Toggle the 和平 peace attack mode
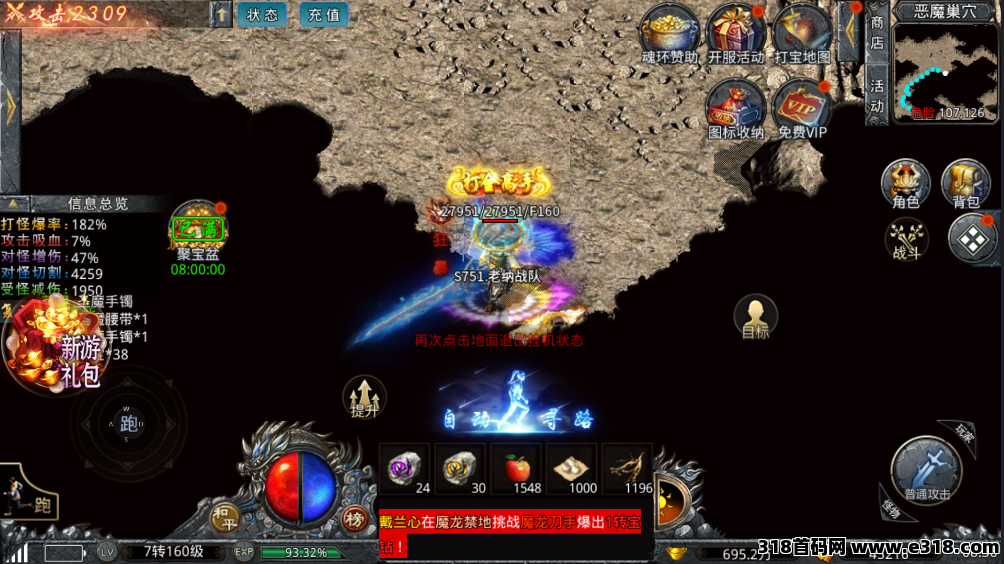This screenshot has width=1004, height=564. 223,517
